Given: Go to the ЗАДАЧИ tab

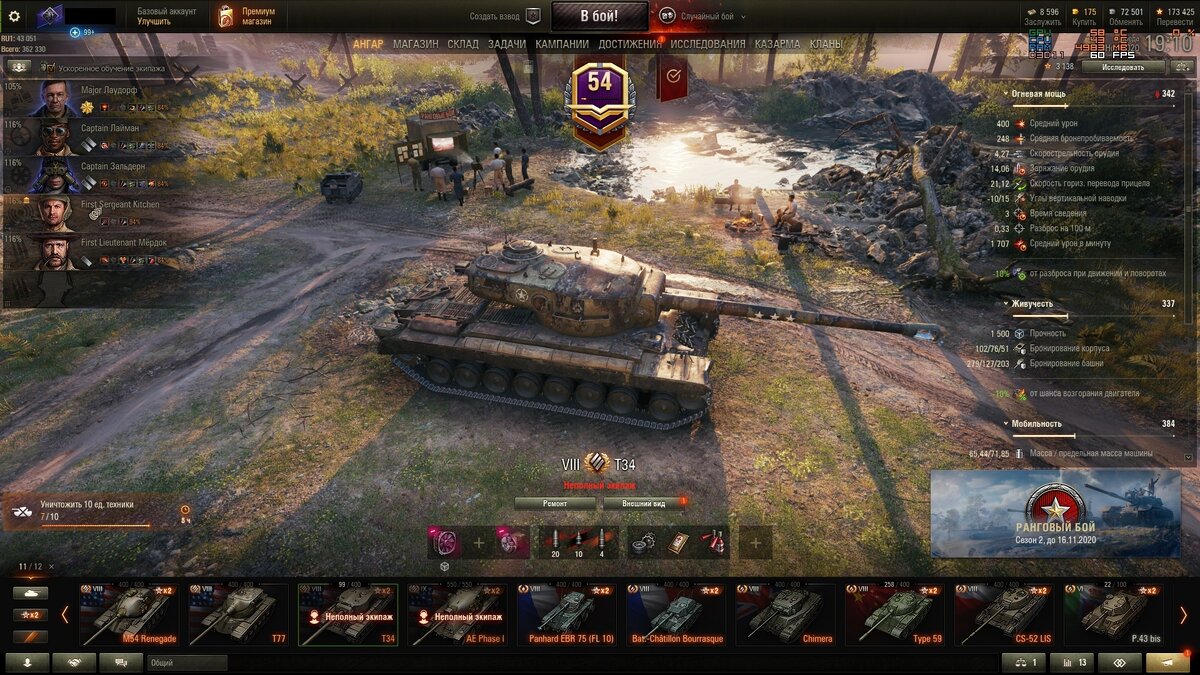Looking at the screenshot, I should tap(507, 44).
